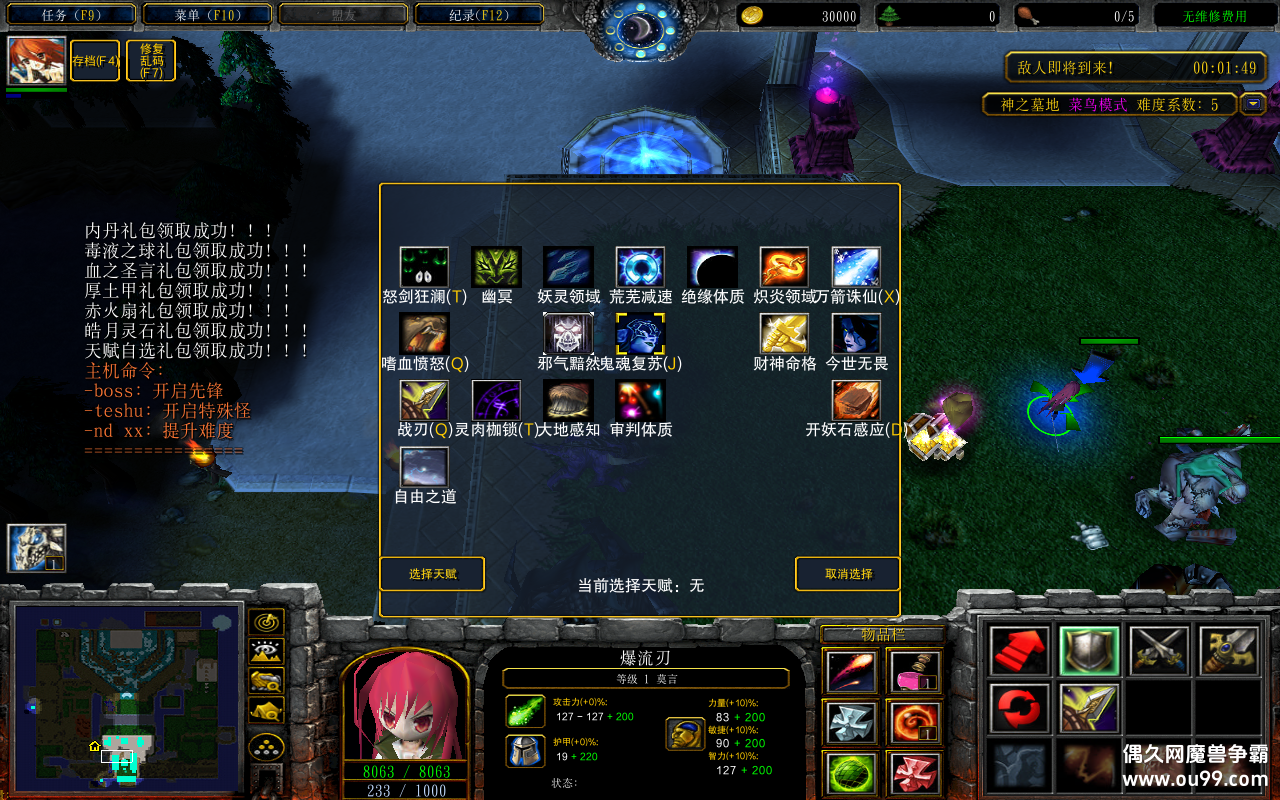1280x800 pixels.
Task: Click the 取消选择 cancel button
Action: 848,574
